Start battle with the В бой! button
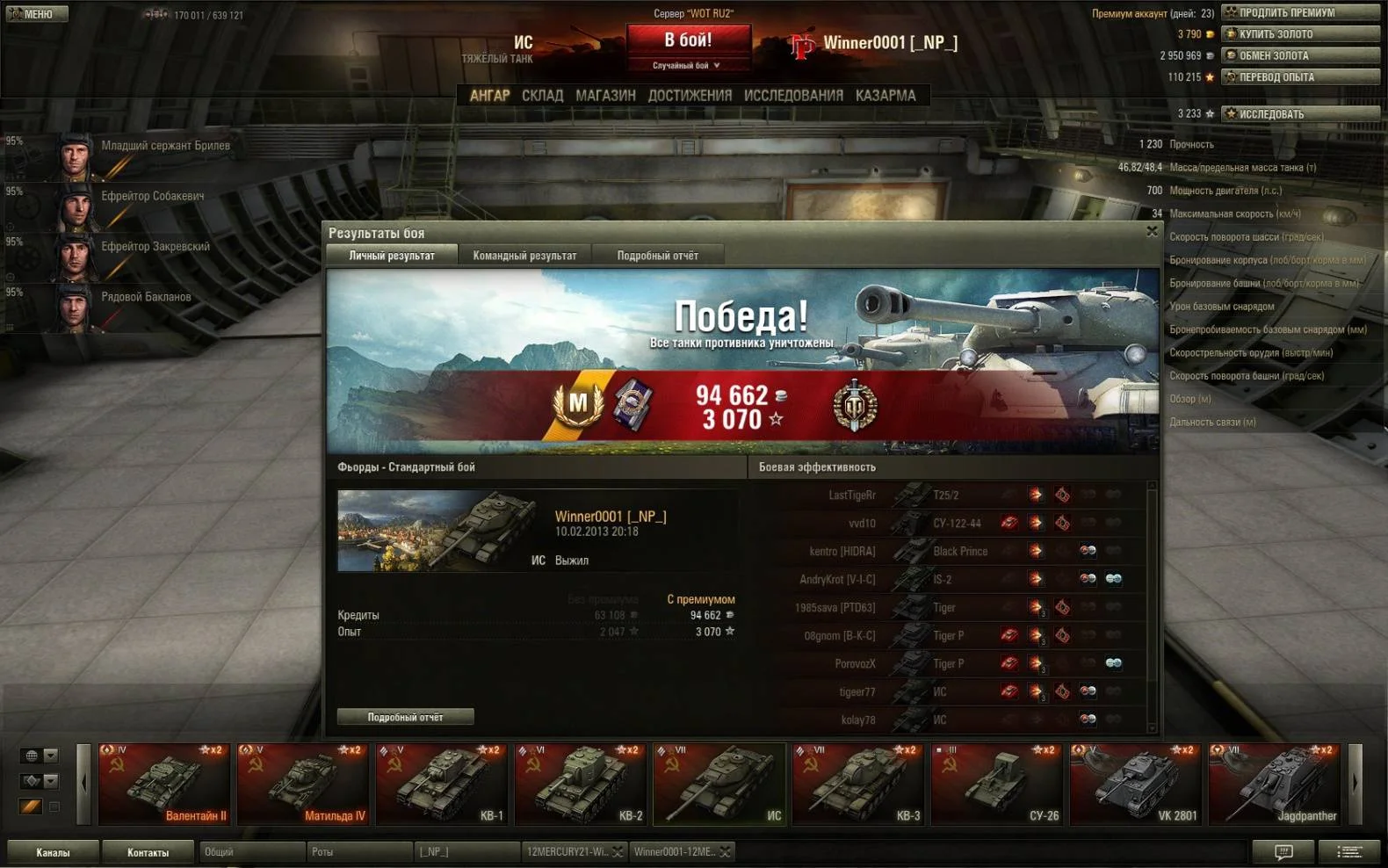 point(688,40)
